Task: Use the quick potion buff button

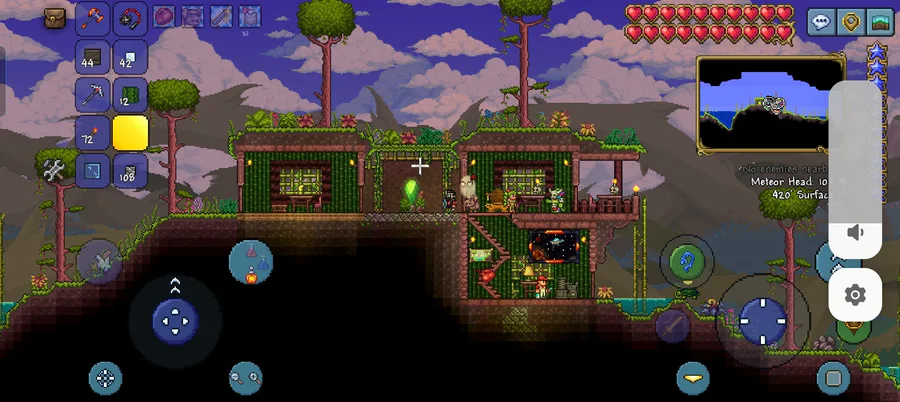Action: [250, 261]
